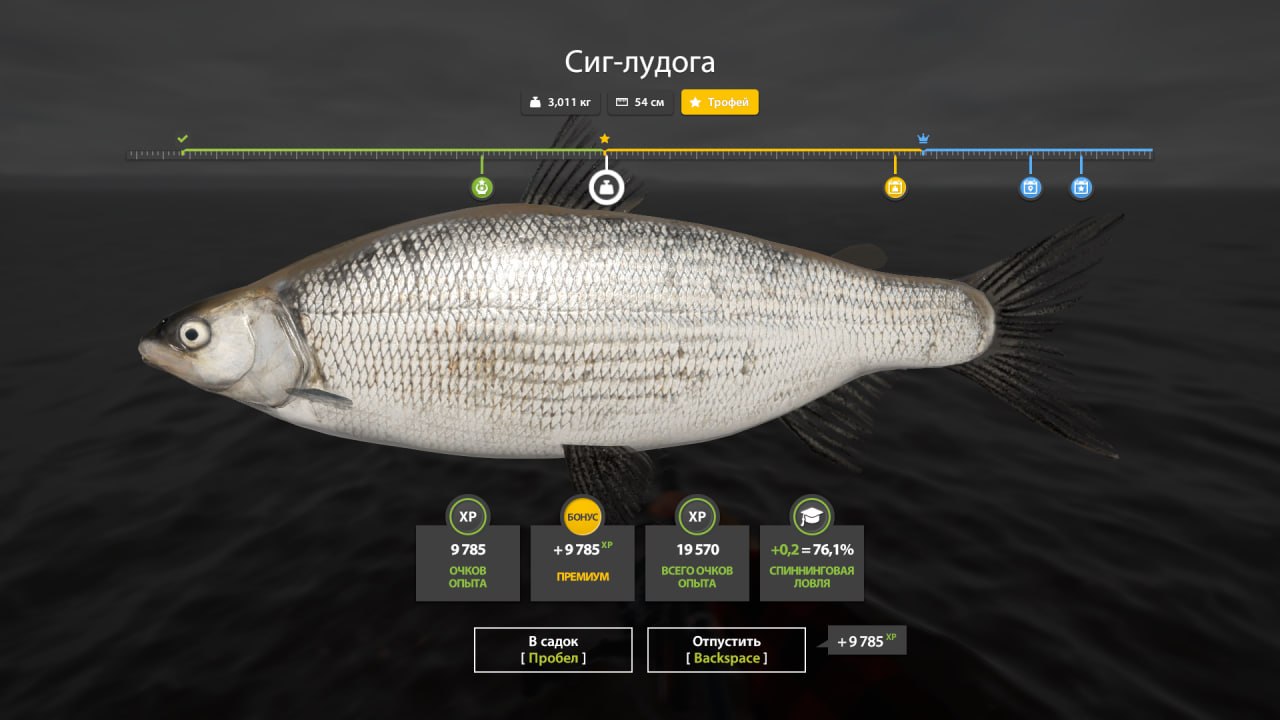The image size is (1280, 720).
Task: Release the fish with the Отпустить button
Action: (x=726, y=649)
